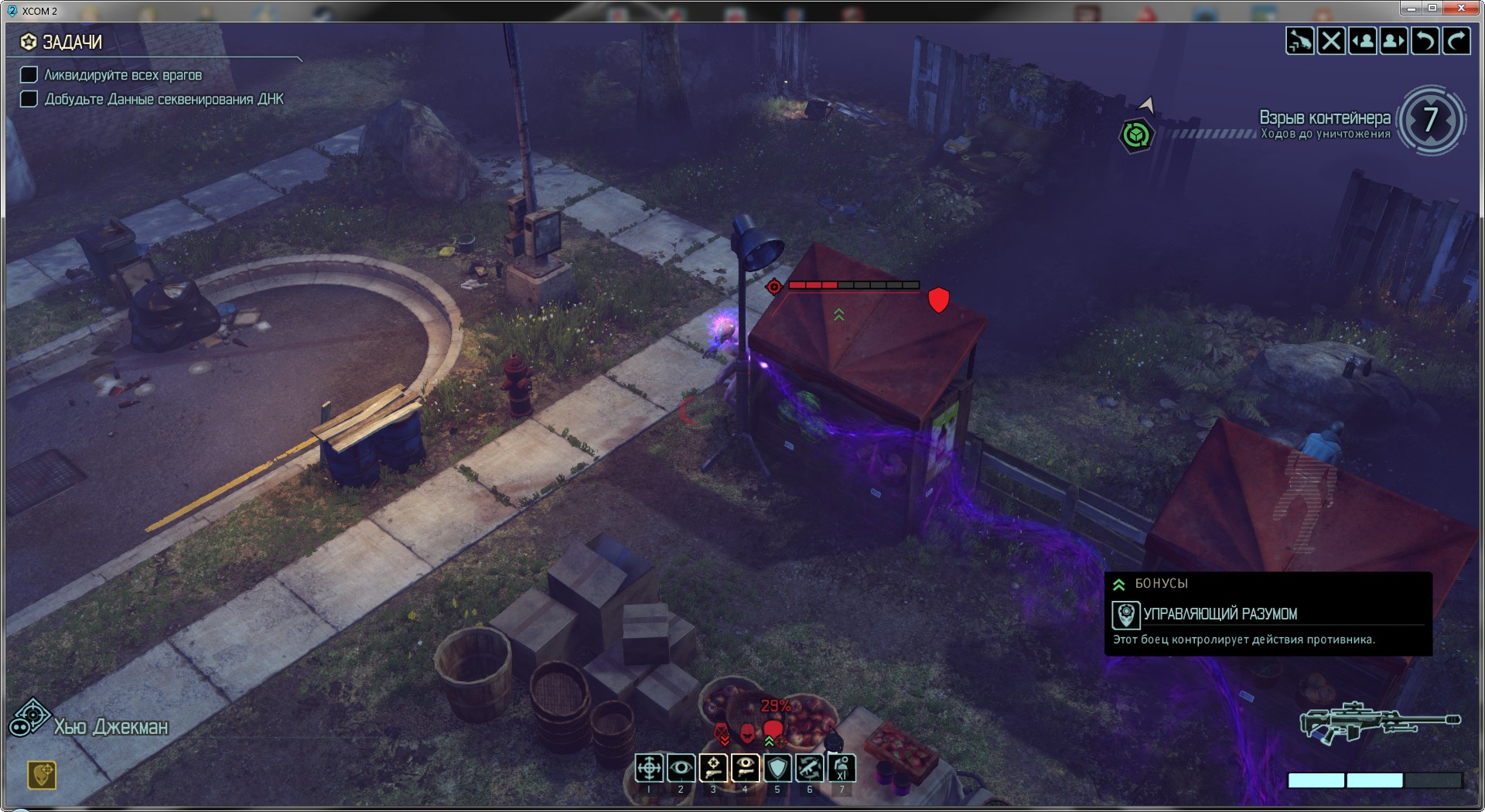Activate the Overwatch eye ability
Image resolution: width=1485 pixels, height=812 pixels.
681,768
